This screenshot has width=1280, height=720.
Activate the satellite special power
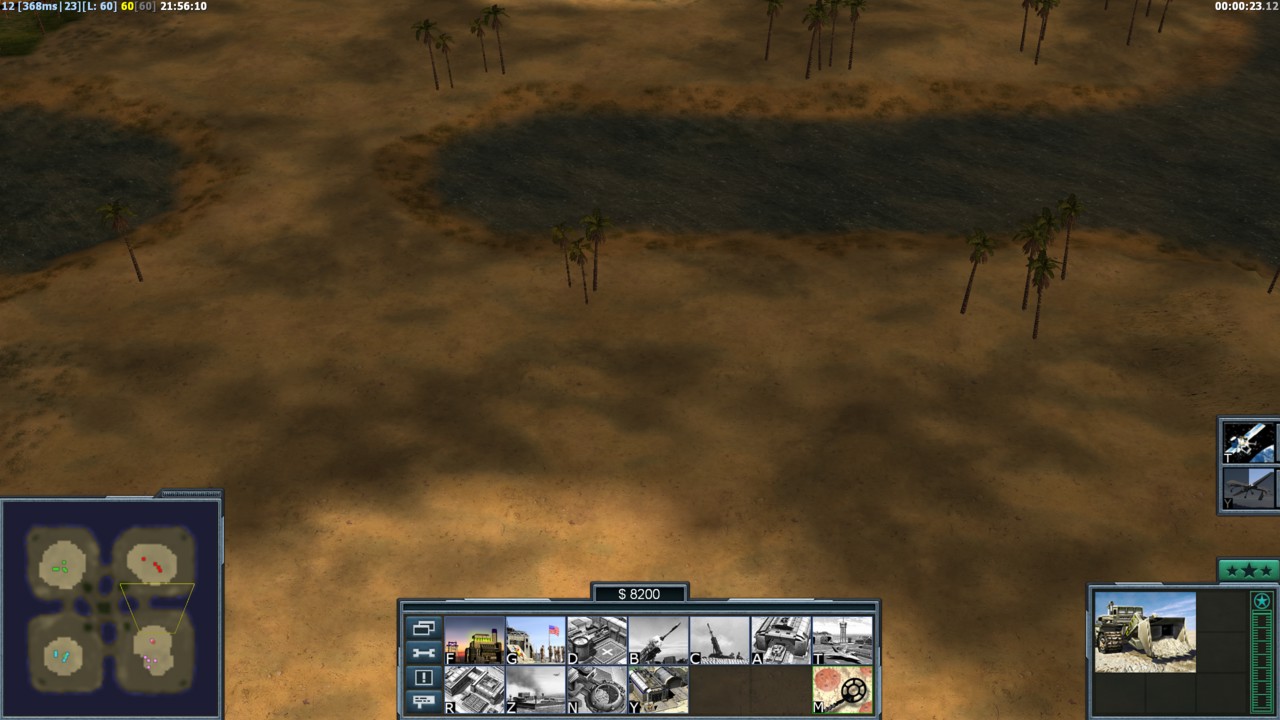[x=1248, y=442]
